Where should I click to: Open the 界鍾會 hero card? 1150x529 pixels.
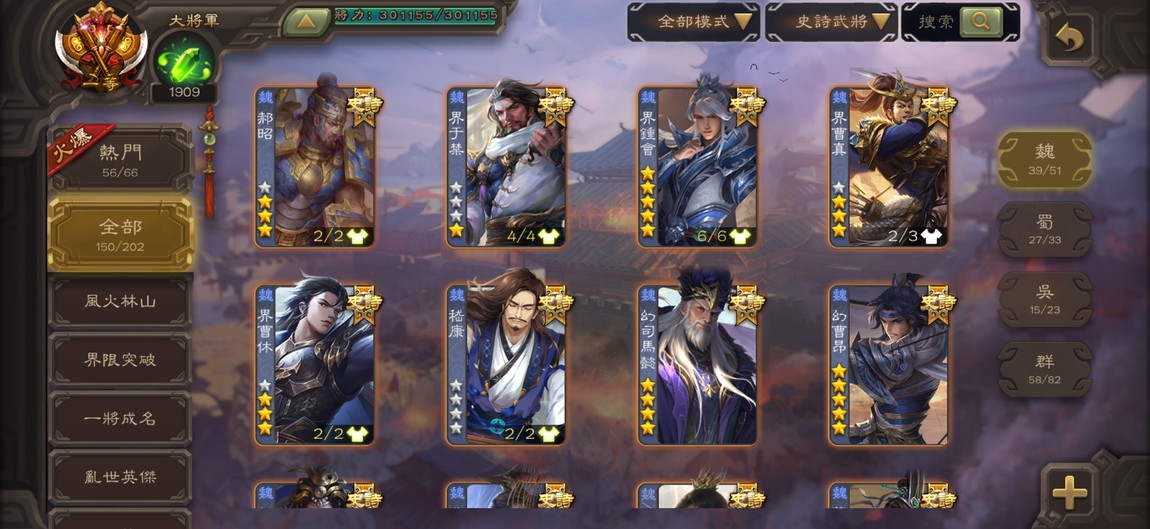click(698, 167)
